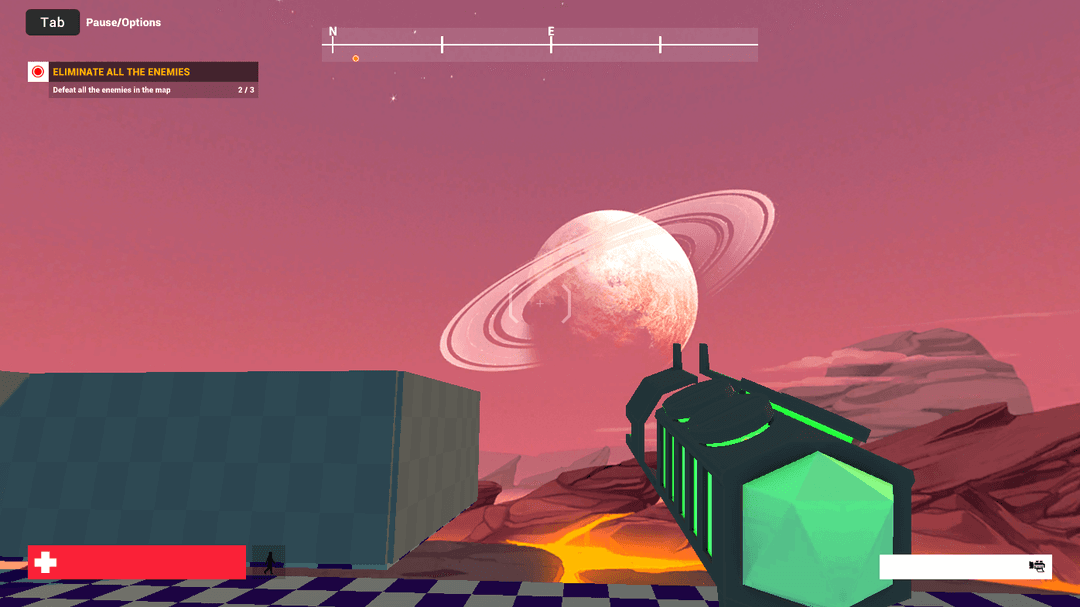Click the Eliminate All The Enemies objective

point(153,72)
